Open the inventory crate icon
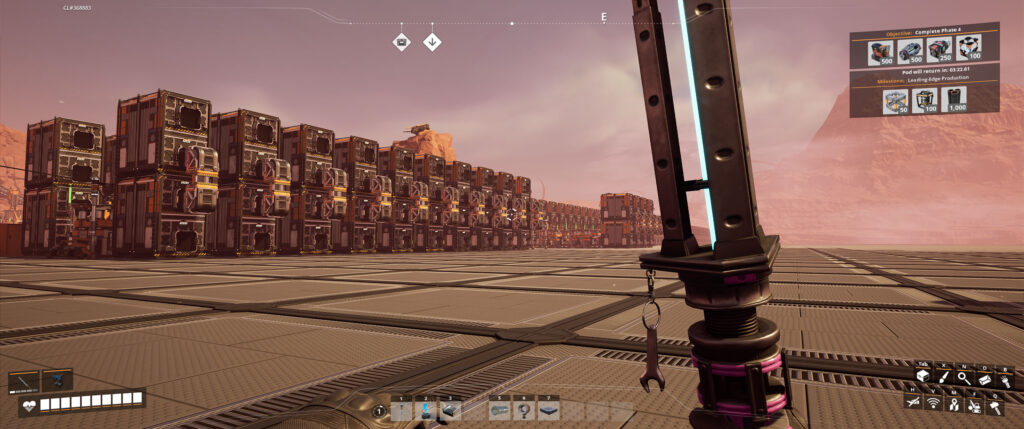The width and height of the screenshot is (1024, 429). tap(923, 377)
